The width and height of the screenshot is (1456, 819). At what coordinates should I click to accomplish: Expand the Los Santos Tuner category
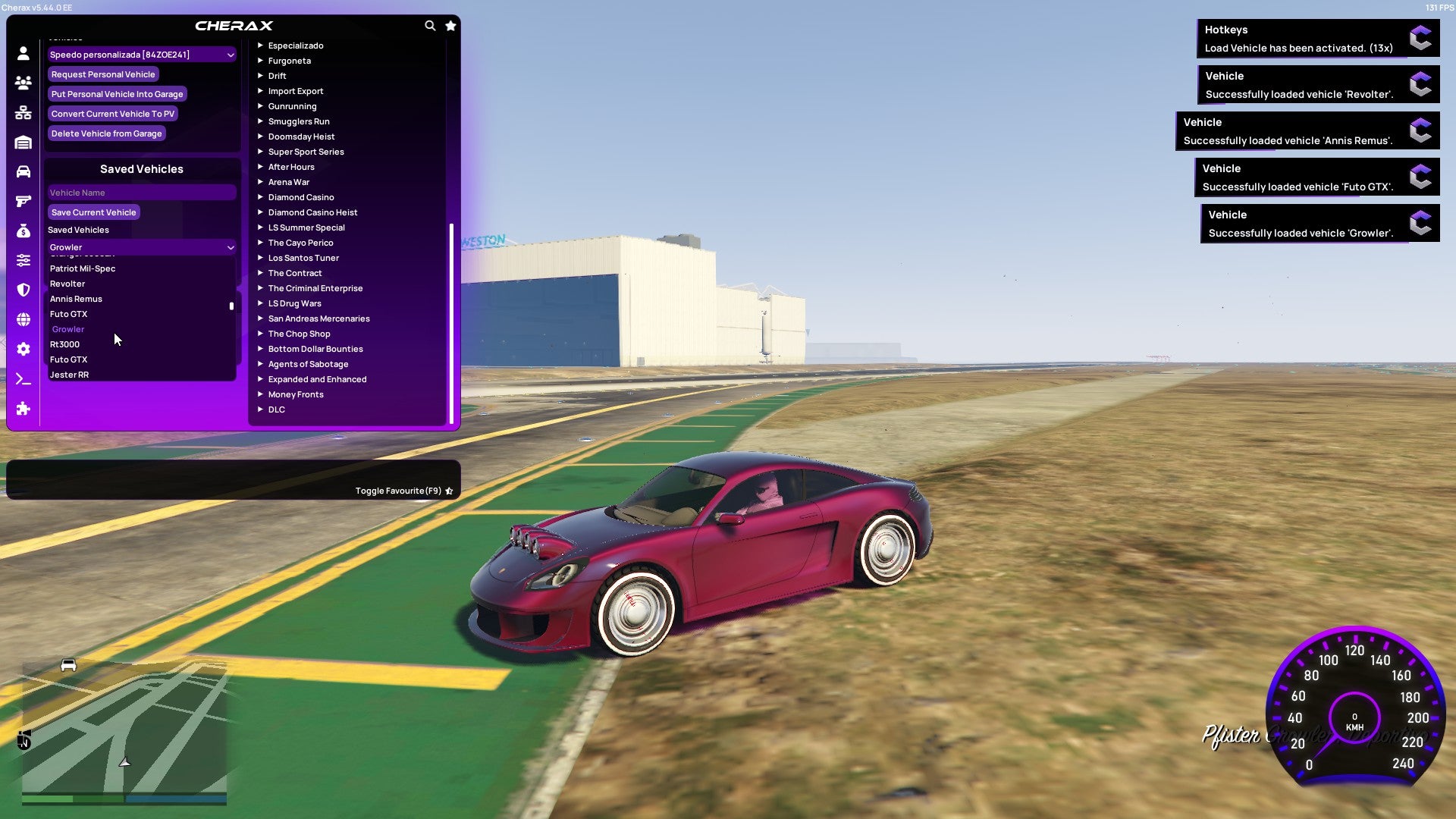pos(303,258)
